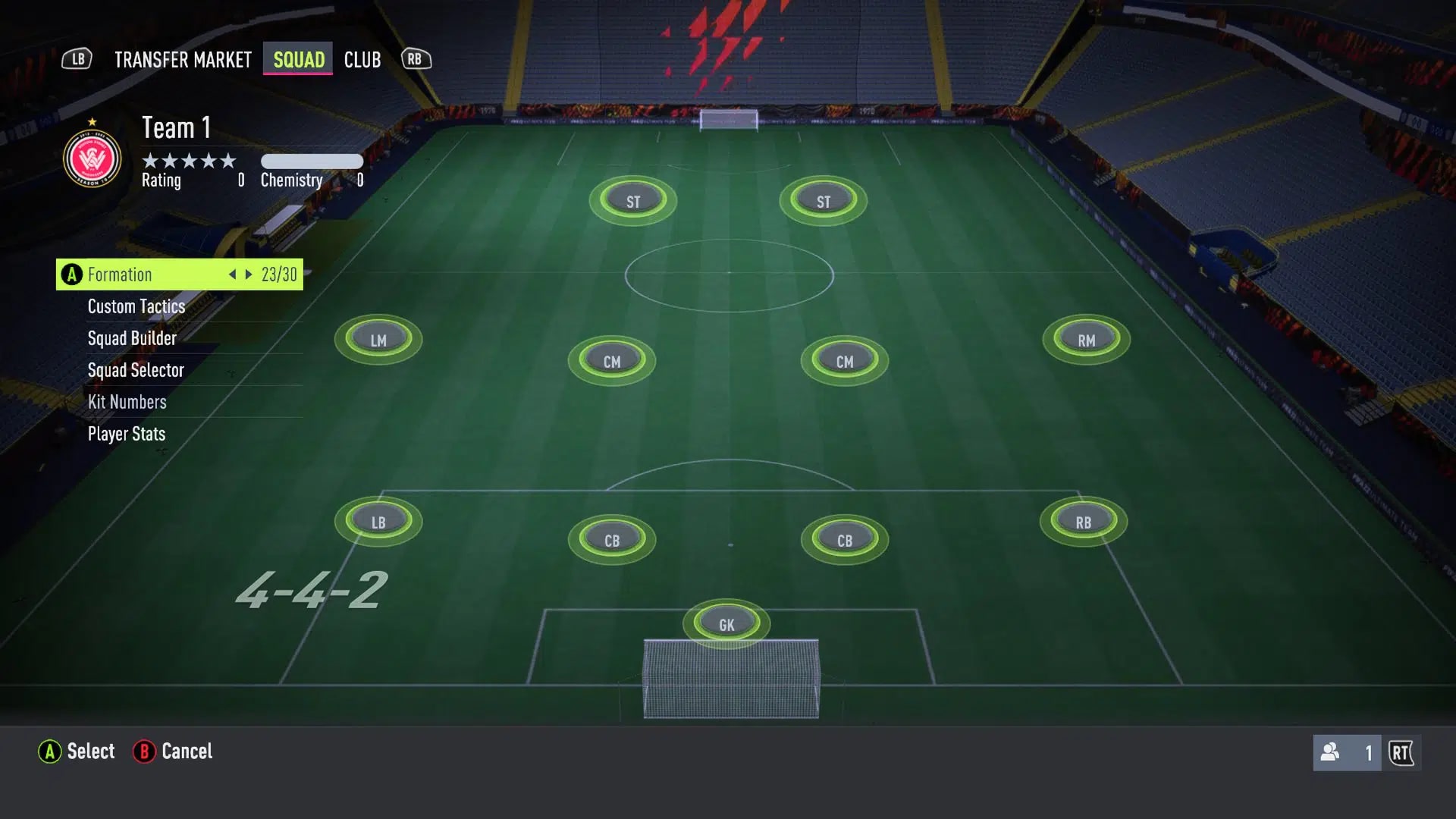Select the RB defender position node

tap(1082, 521)
